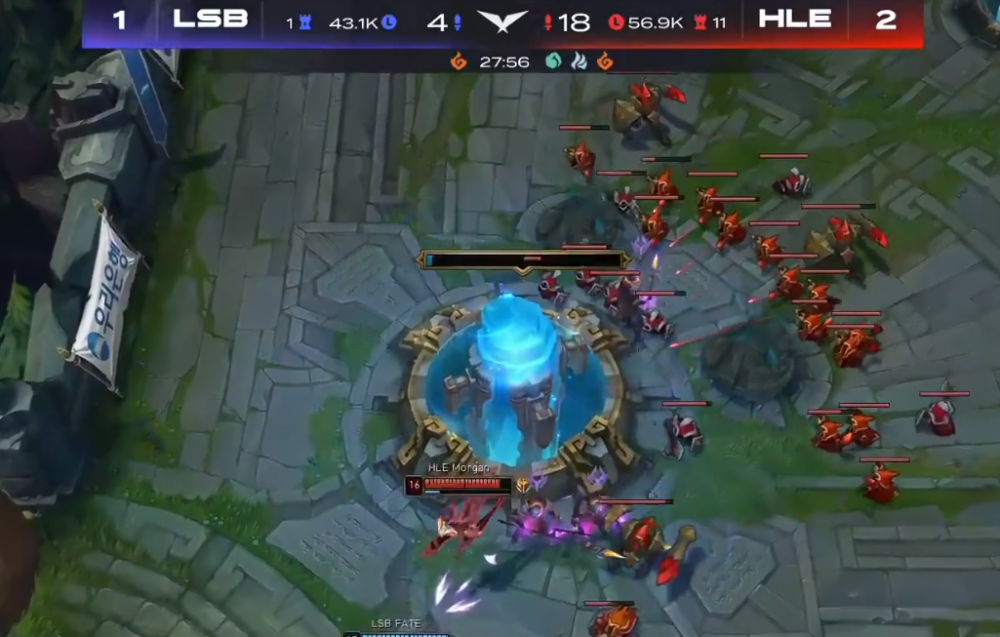Select the teal ocean drake icon
The image size is (1000, 637).
(553, 62)
